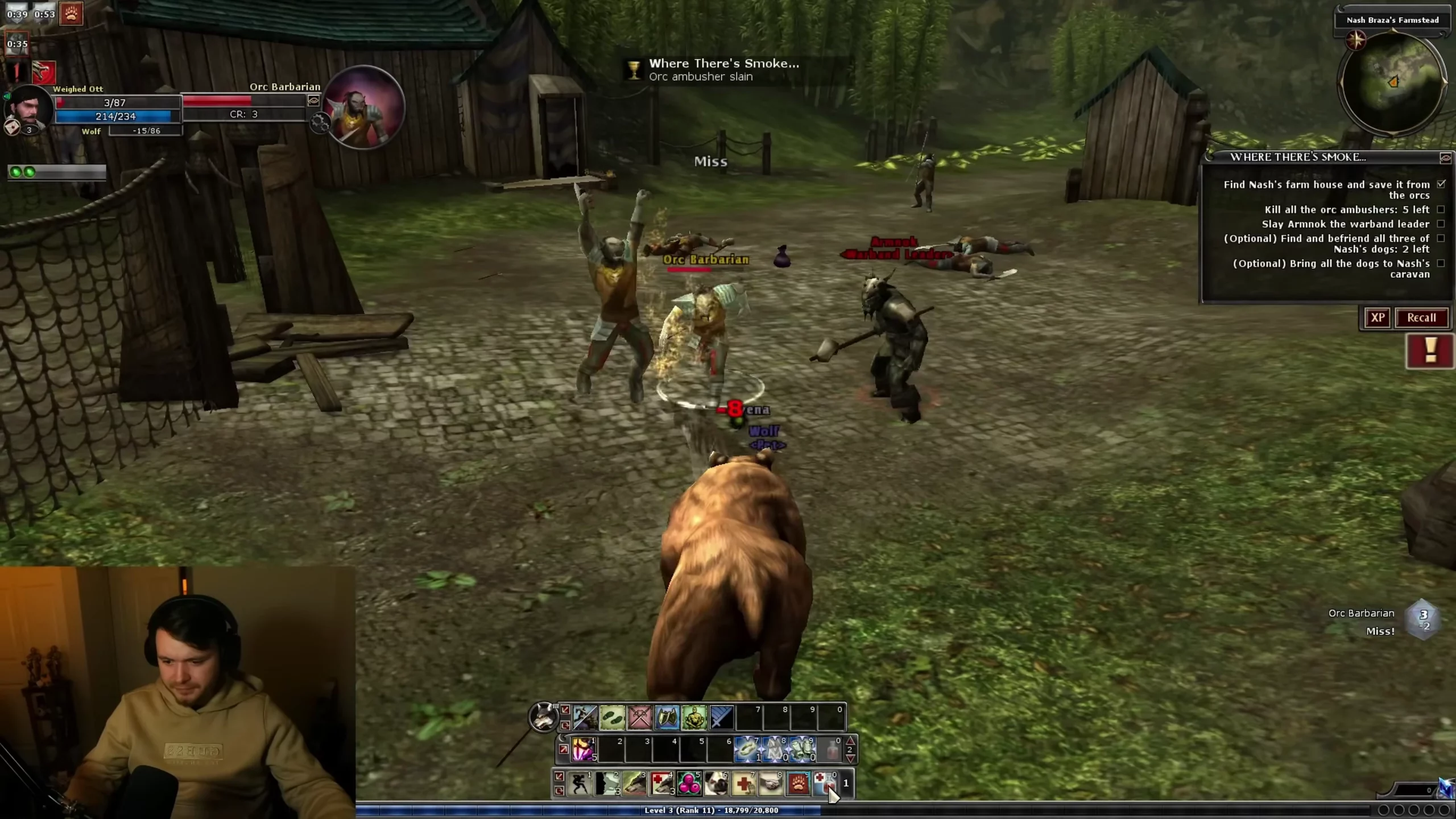The height and width of the screenshot is (819, 1456).
Task: Toggle the quest objectives panel eye icon
Action: [1445, 158]
